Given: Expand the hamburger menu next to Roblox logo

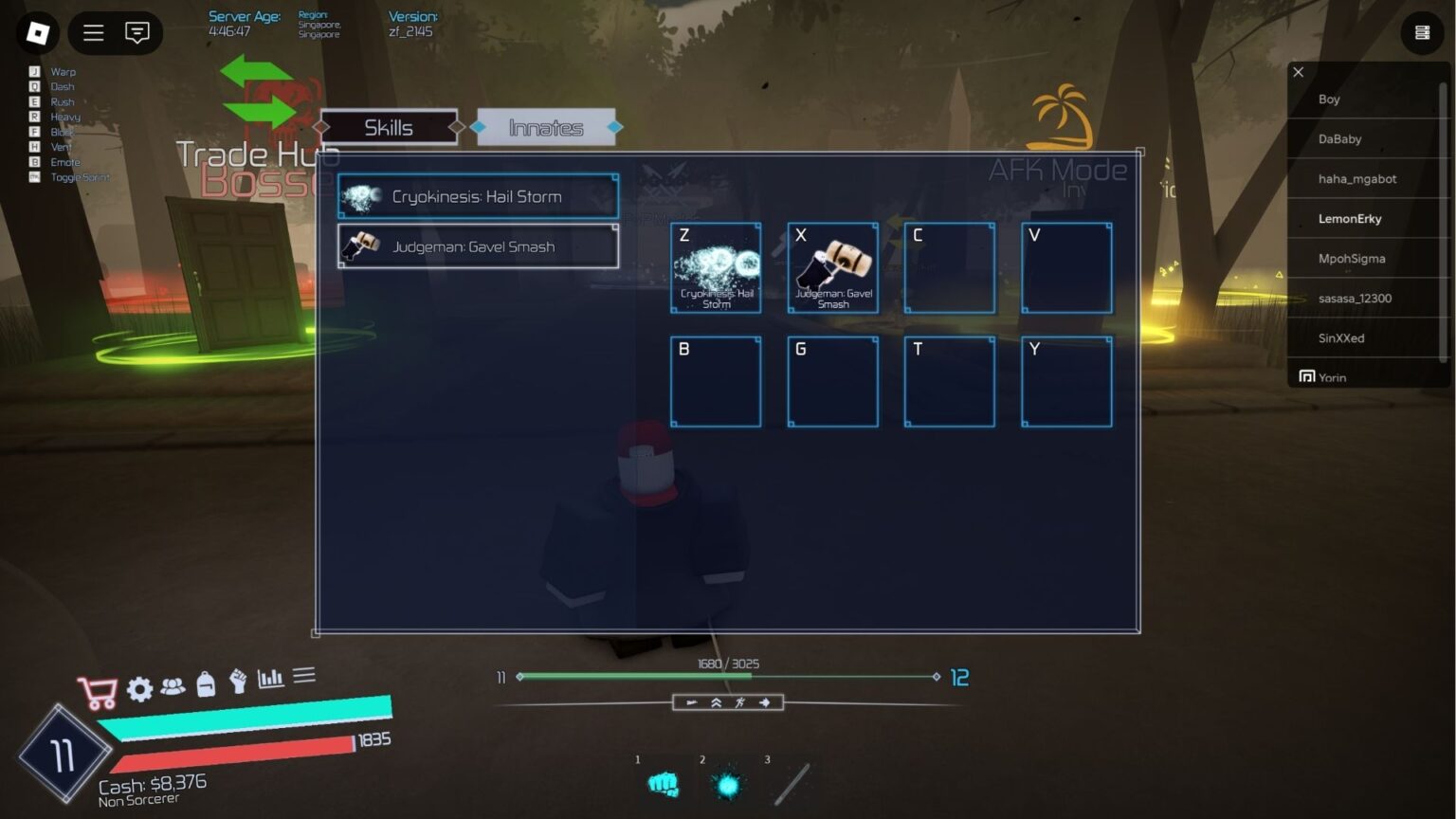Looking at the screenshot, I should pos(93,32).
